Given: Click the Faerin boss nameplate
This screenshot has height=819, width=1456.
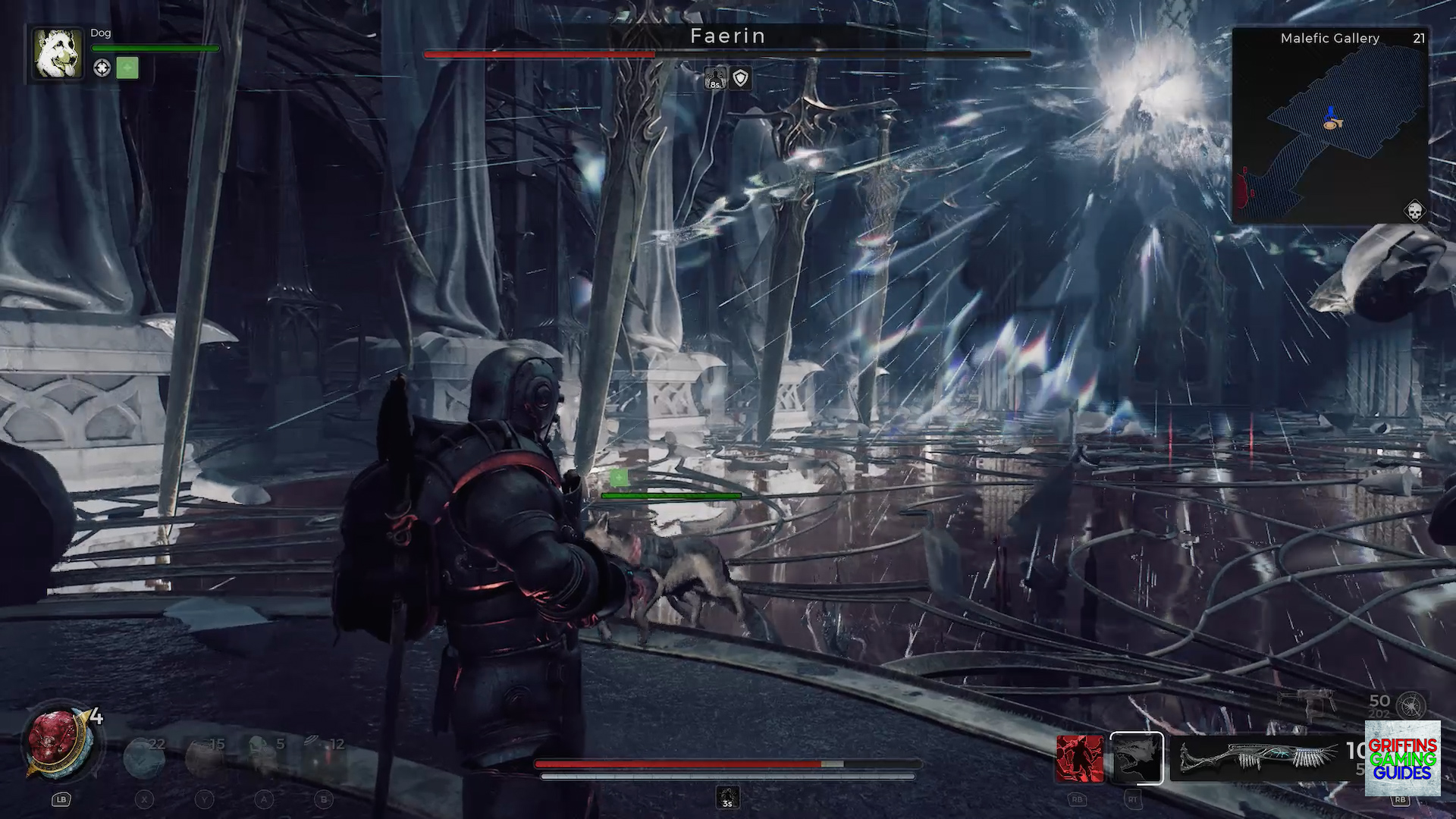Looking at the screenshot, I should pyautogui.click(x=727, y=36).
